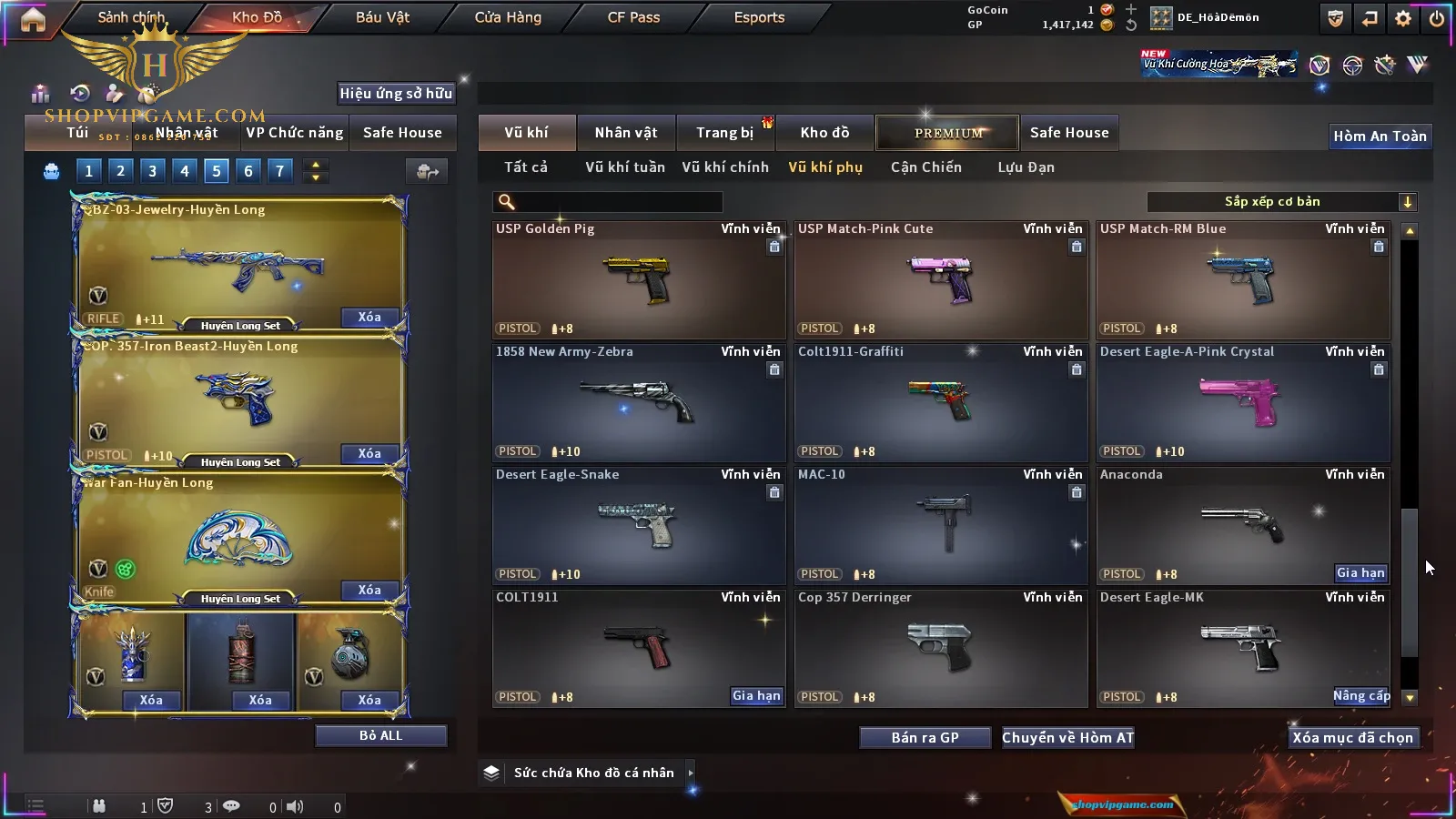The height and width of the screenshot is (819, 1456).
Task: Open the CF Pass menu
Action: 633,17
